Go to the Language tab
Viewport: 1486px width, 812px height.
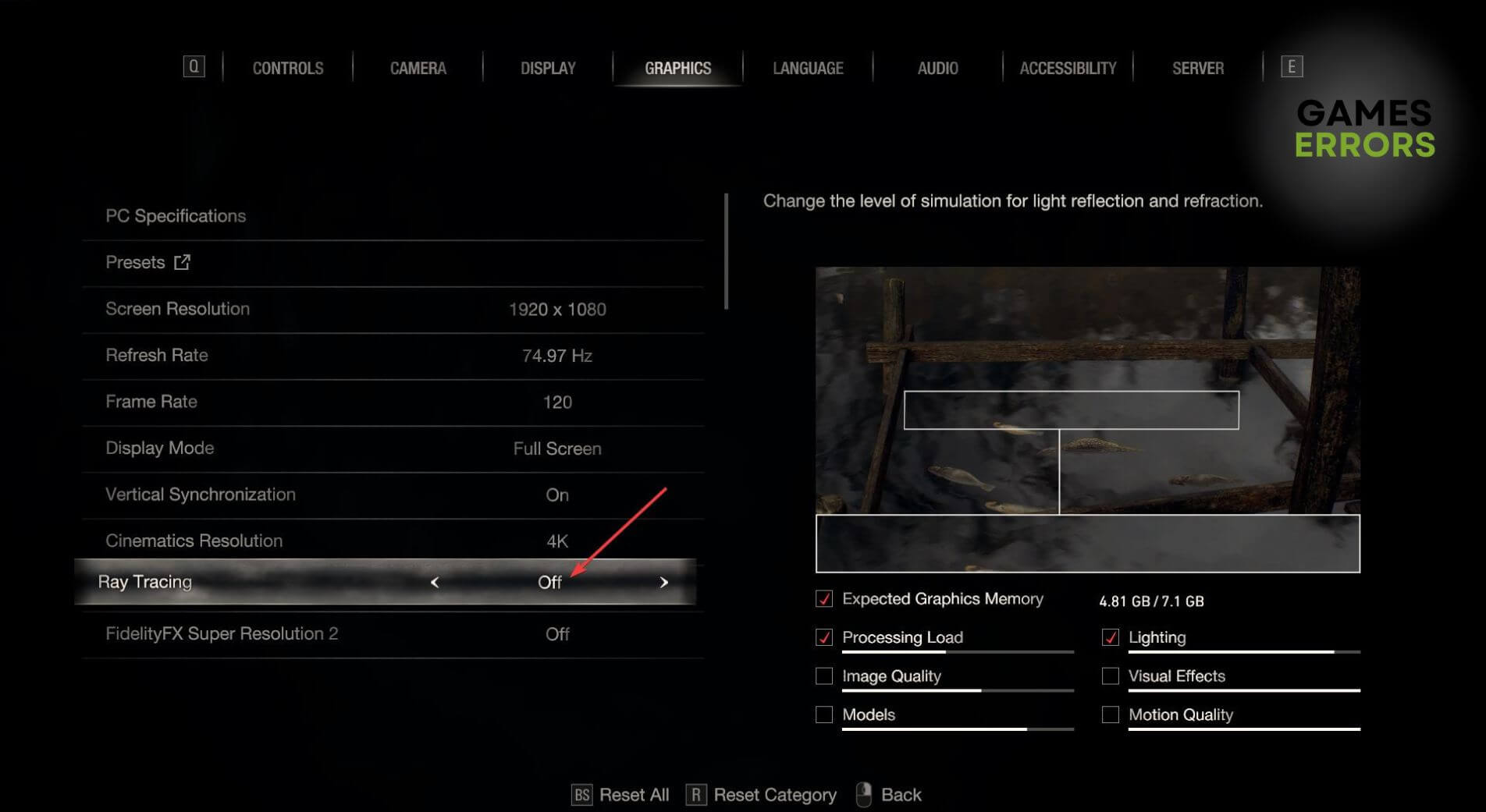[808, 68]
